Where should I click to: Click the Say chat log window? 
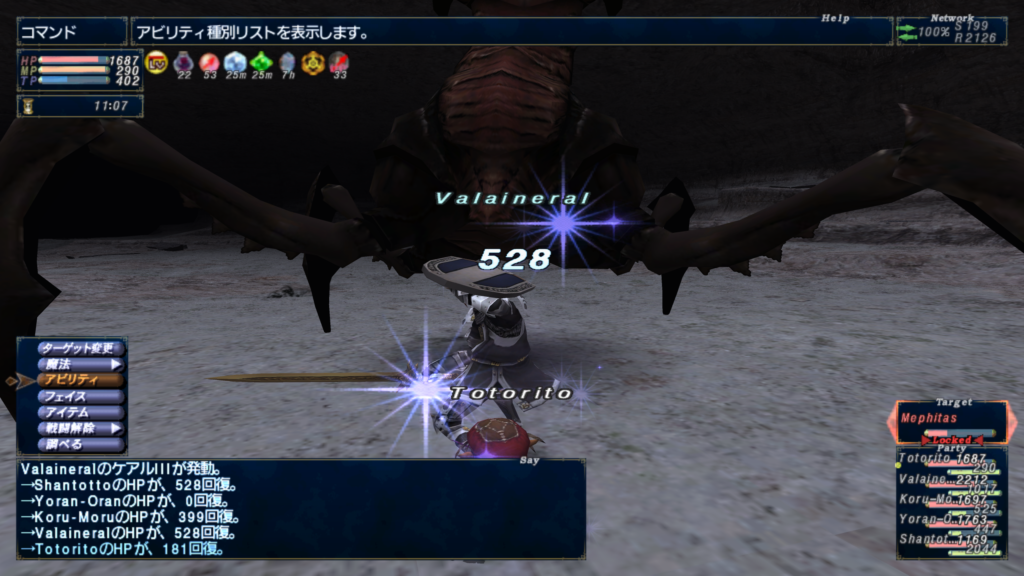click(x=300, y=508)
